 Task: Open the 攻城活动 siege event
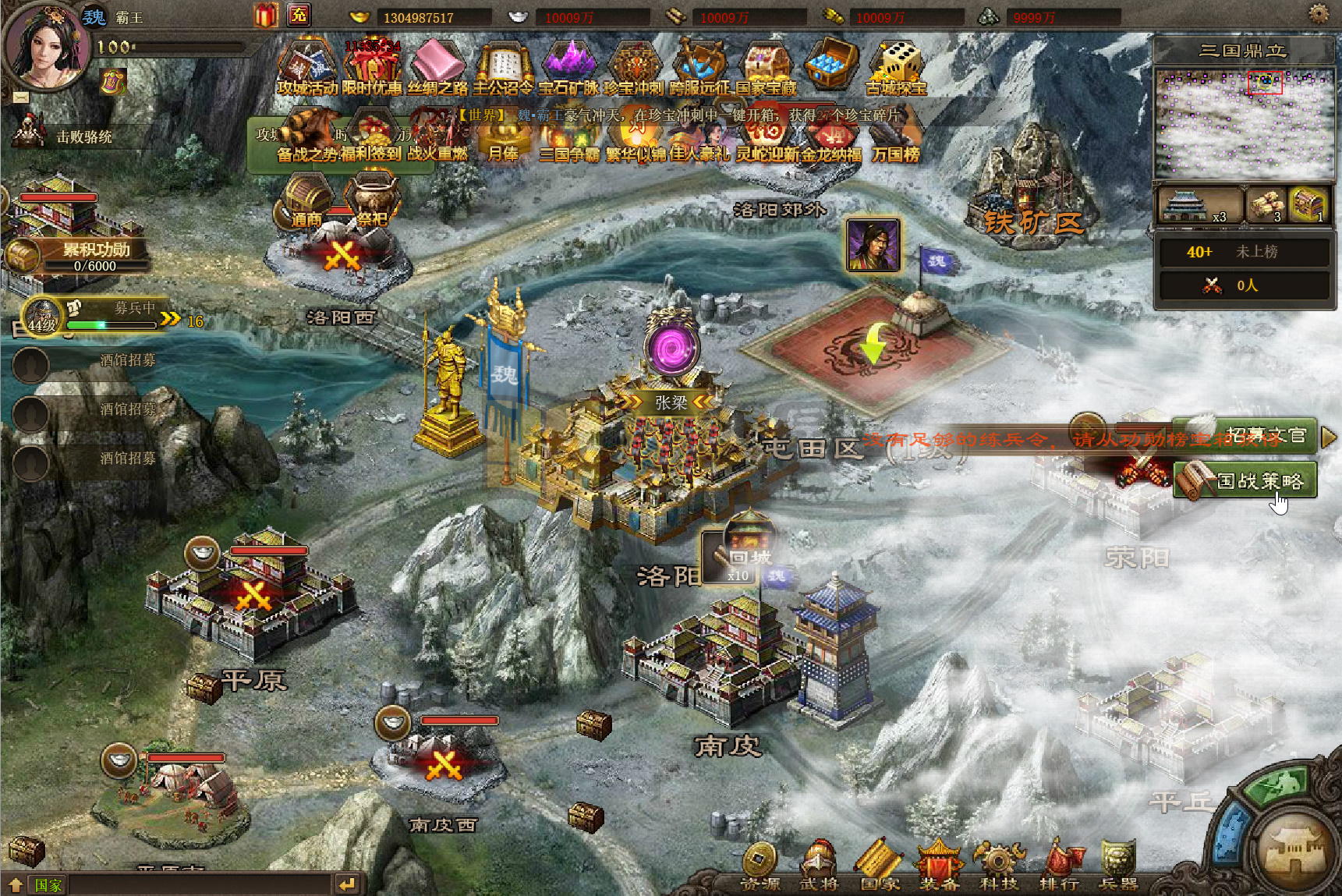coord(306,68)
